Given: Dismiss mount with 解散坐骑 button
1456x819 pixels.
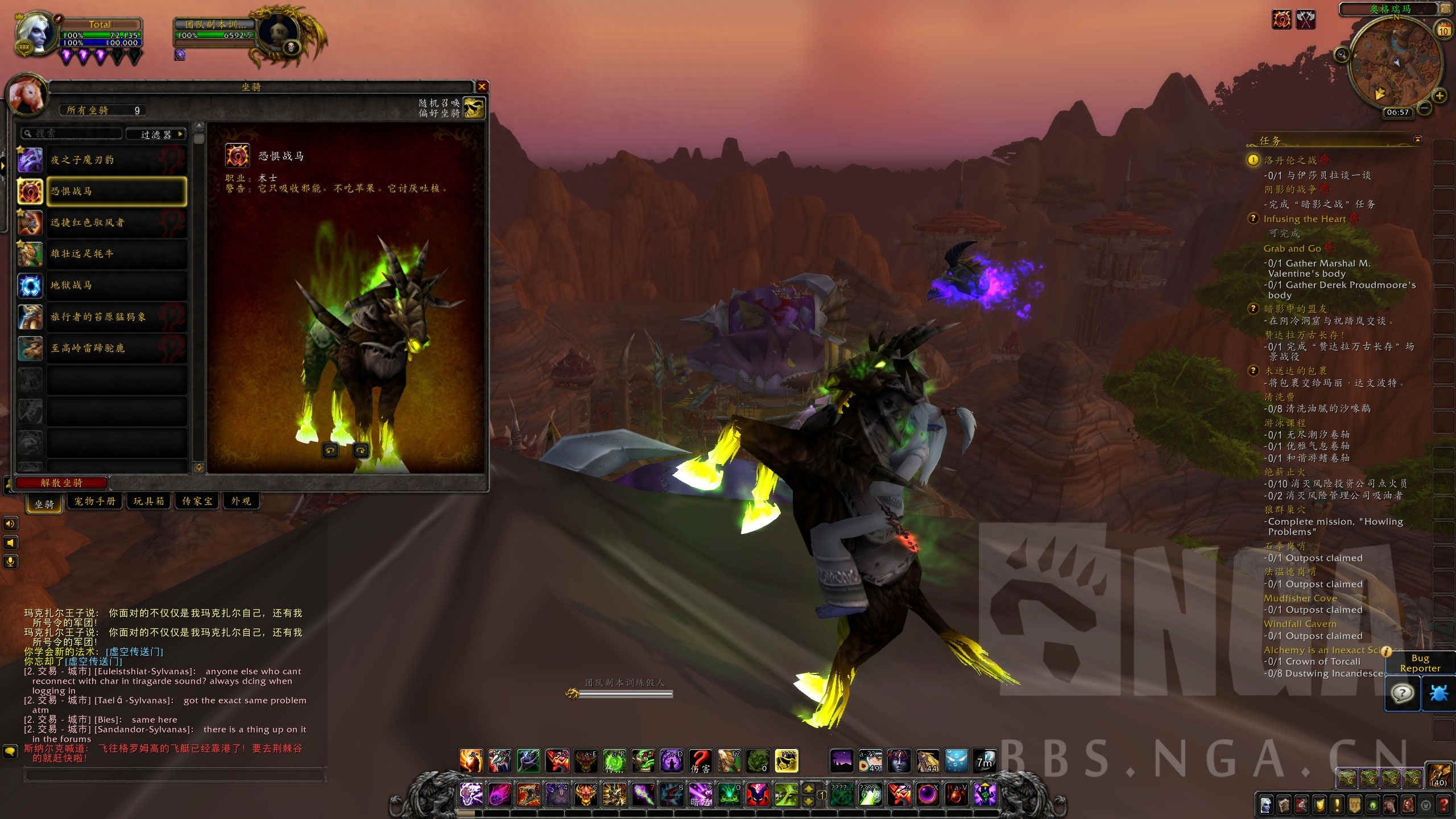Looking at the screenshot, I should point(61,483).
